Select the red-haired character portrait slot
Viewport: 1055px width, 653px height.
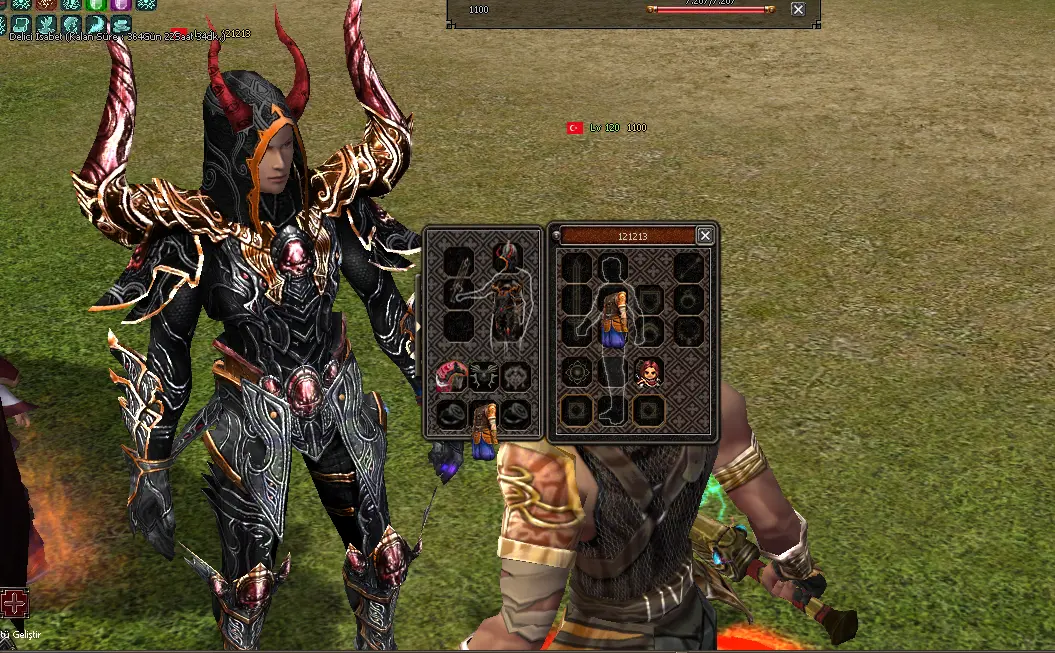click(647, 373)
